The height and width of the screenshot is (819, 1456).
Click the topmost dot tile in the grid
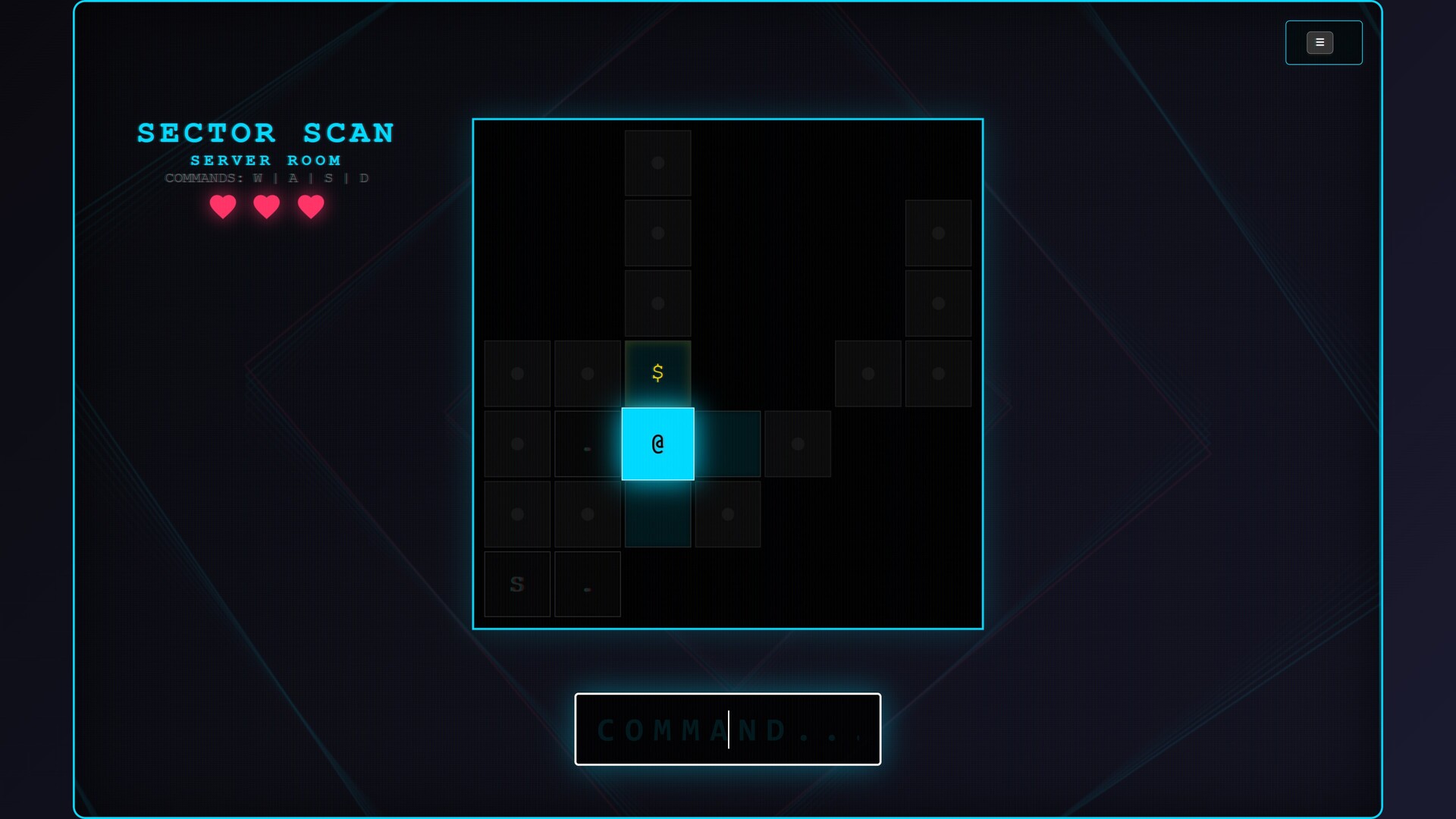(657, 163)
